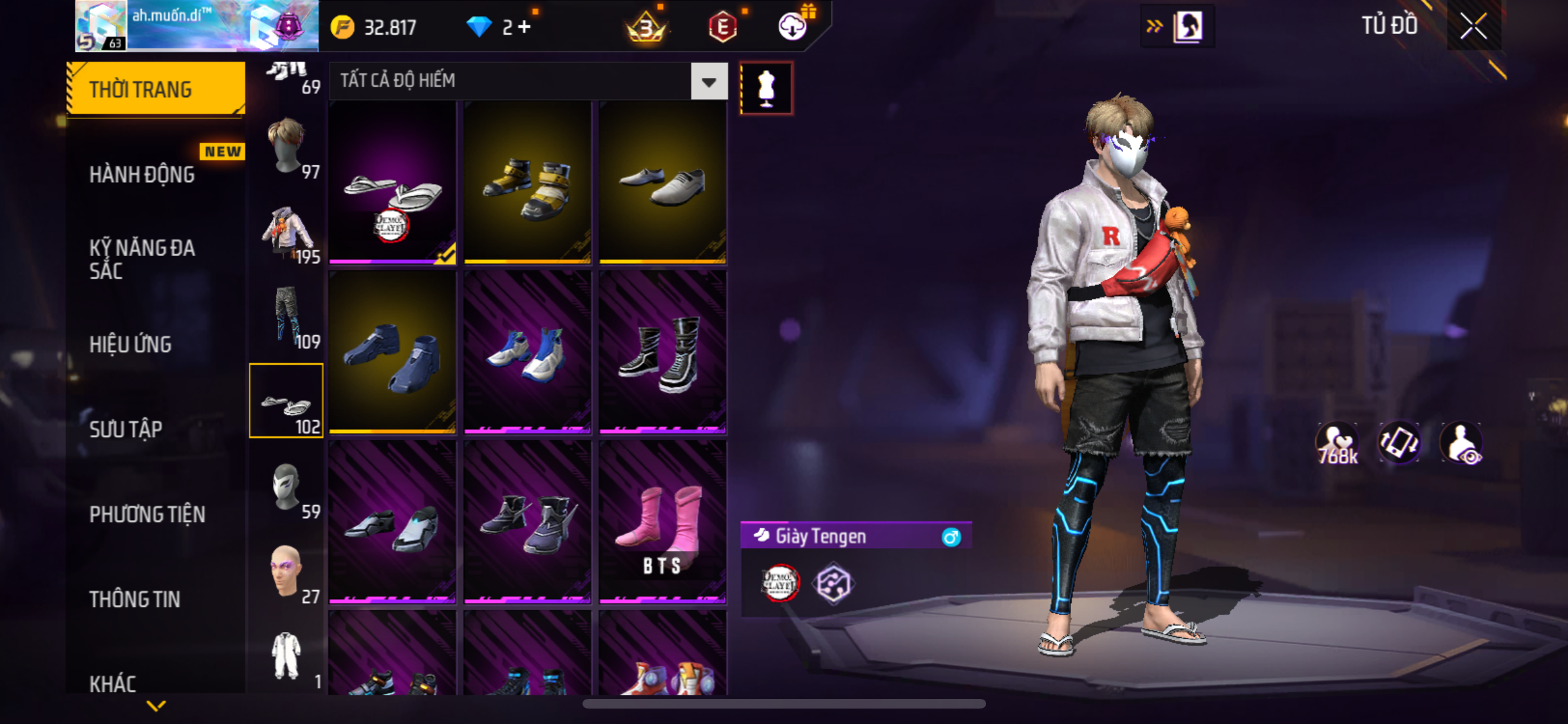Select the Hiệu Ứng tab
Screen dimensions: 1568x724
tap(131, 344)
